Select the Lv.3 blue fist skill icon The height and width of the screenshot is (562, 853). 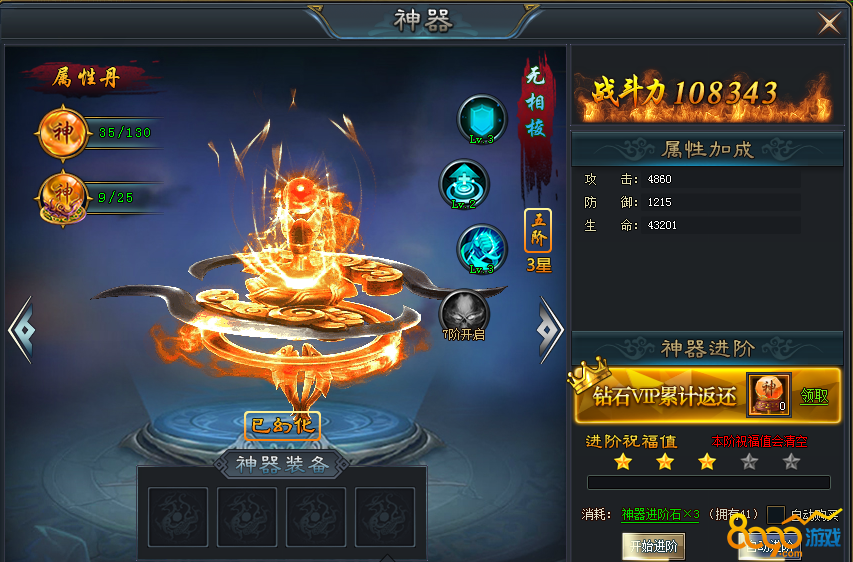click(482, 248)
